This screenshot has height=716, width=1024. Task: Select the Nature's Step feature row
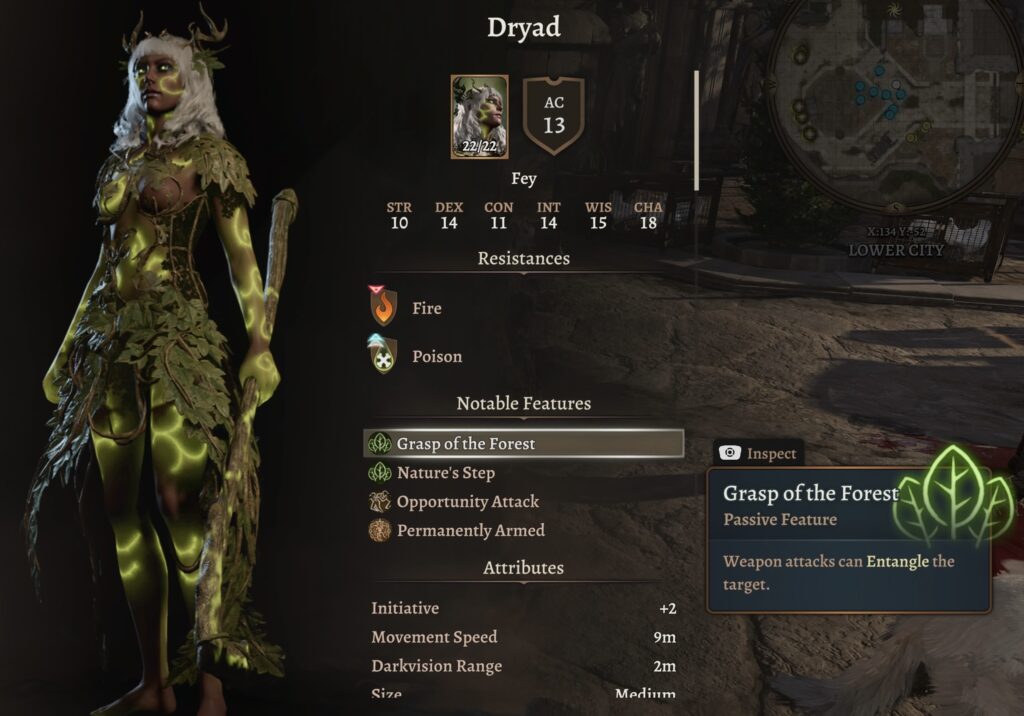(445, 473)
